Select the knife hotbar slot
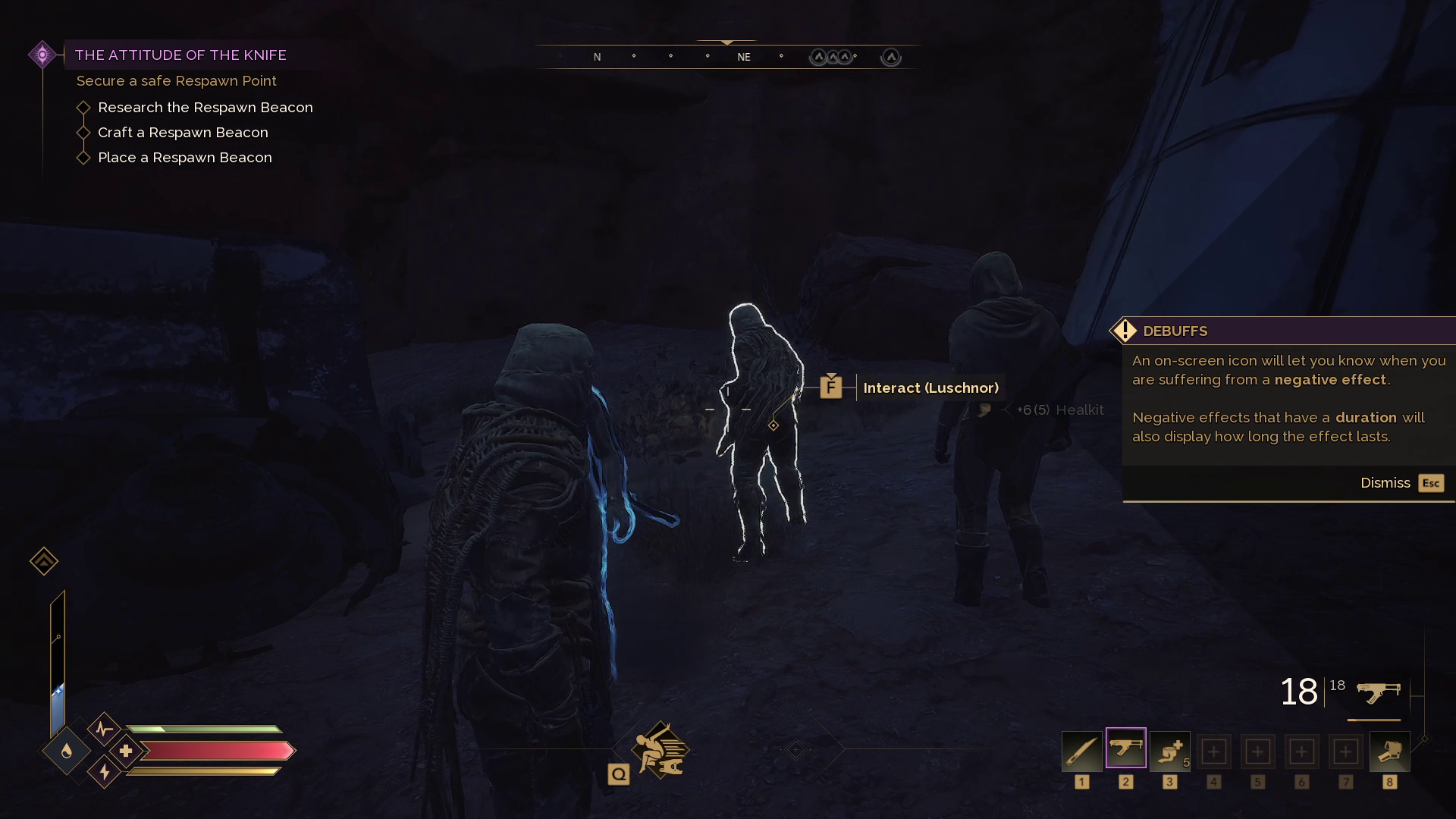 pyautogui.click(x=1081, y=751)
